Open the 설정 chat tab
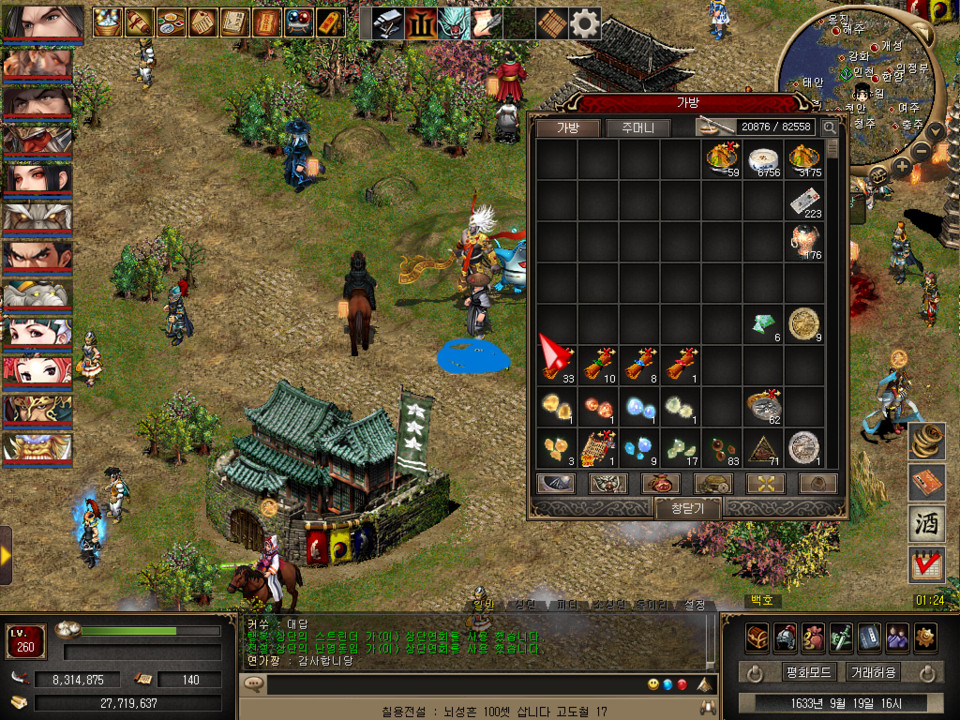Screen dimensions: 960x720 [x=694, y=604]
